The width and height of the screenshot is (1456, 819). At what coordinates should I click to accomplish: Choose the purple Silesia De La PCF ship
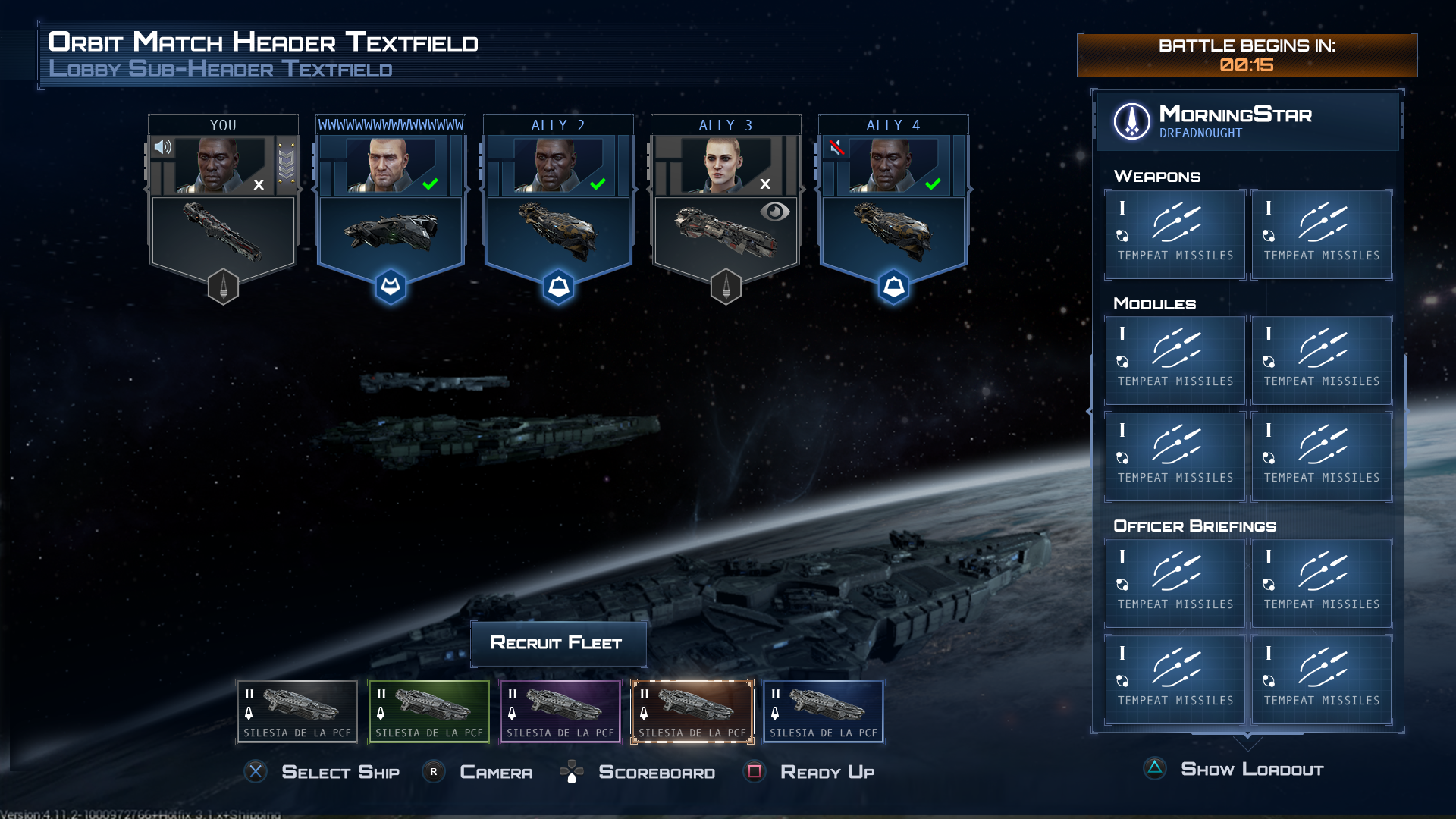click(x=560, y=711)
